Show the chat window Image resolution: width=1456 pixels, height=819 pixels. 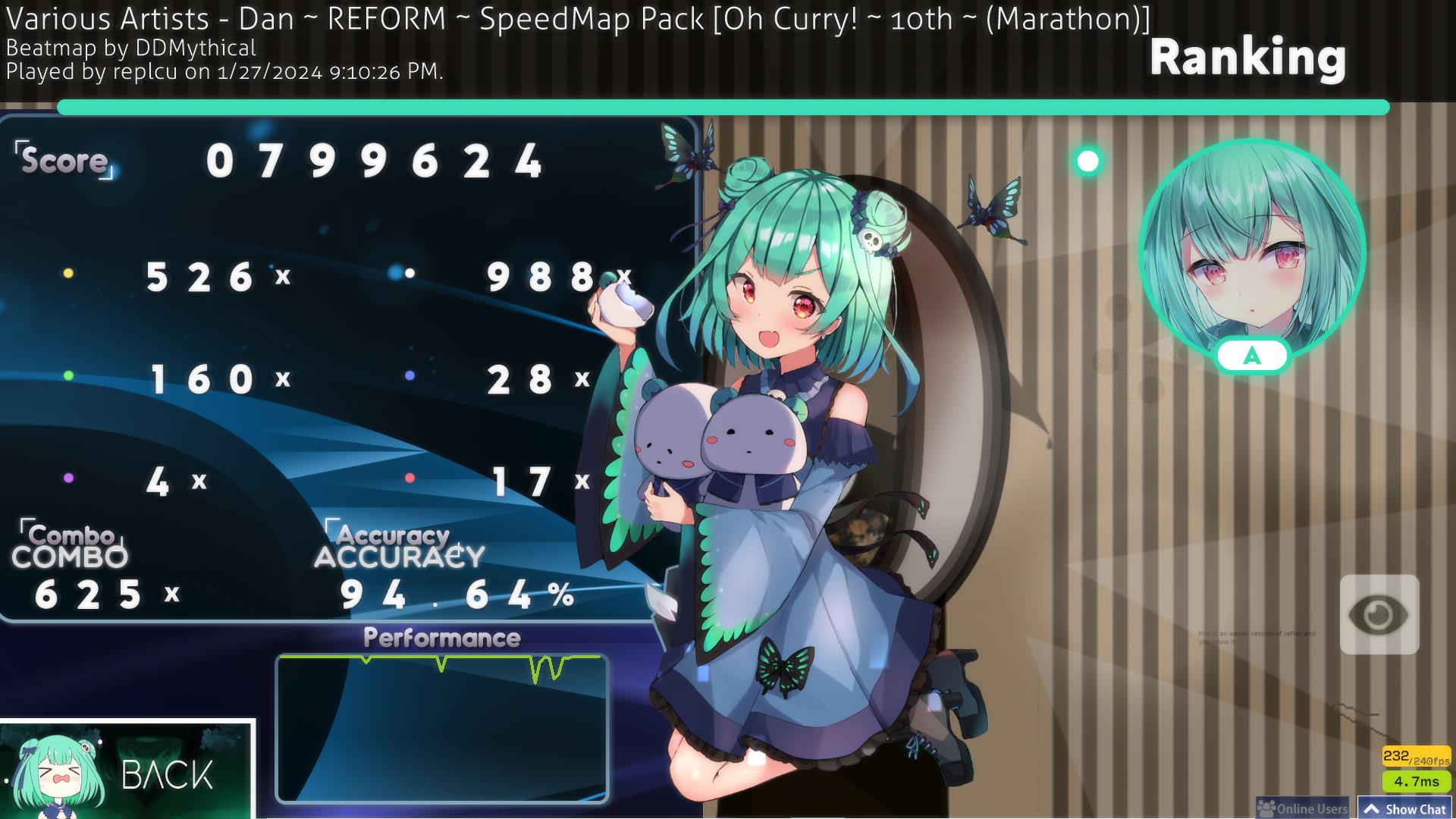(x=1405, y=808)
